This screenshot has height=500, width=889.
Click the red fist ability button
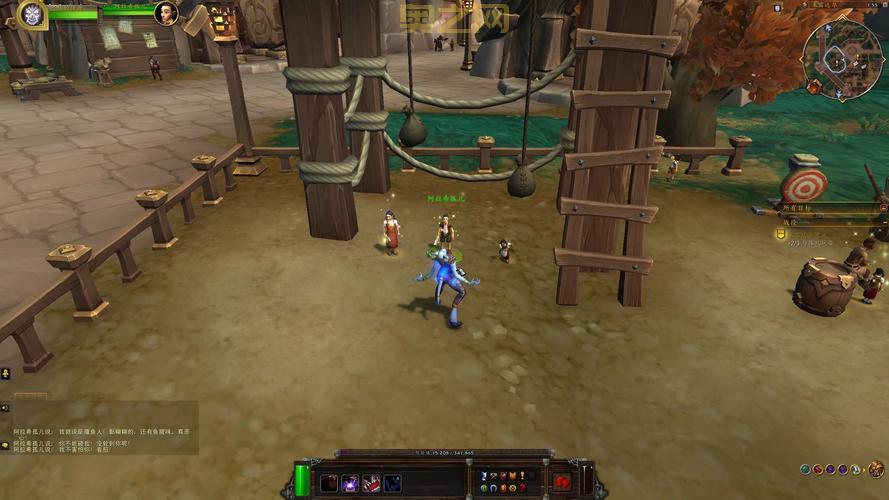pos(562,481)
